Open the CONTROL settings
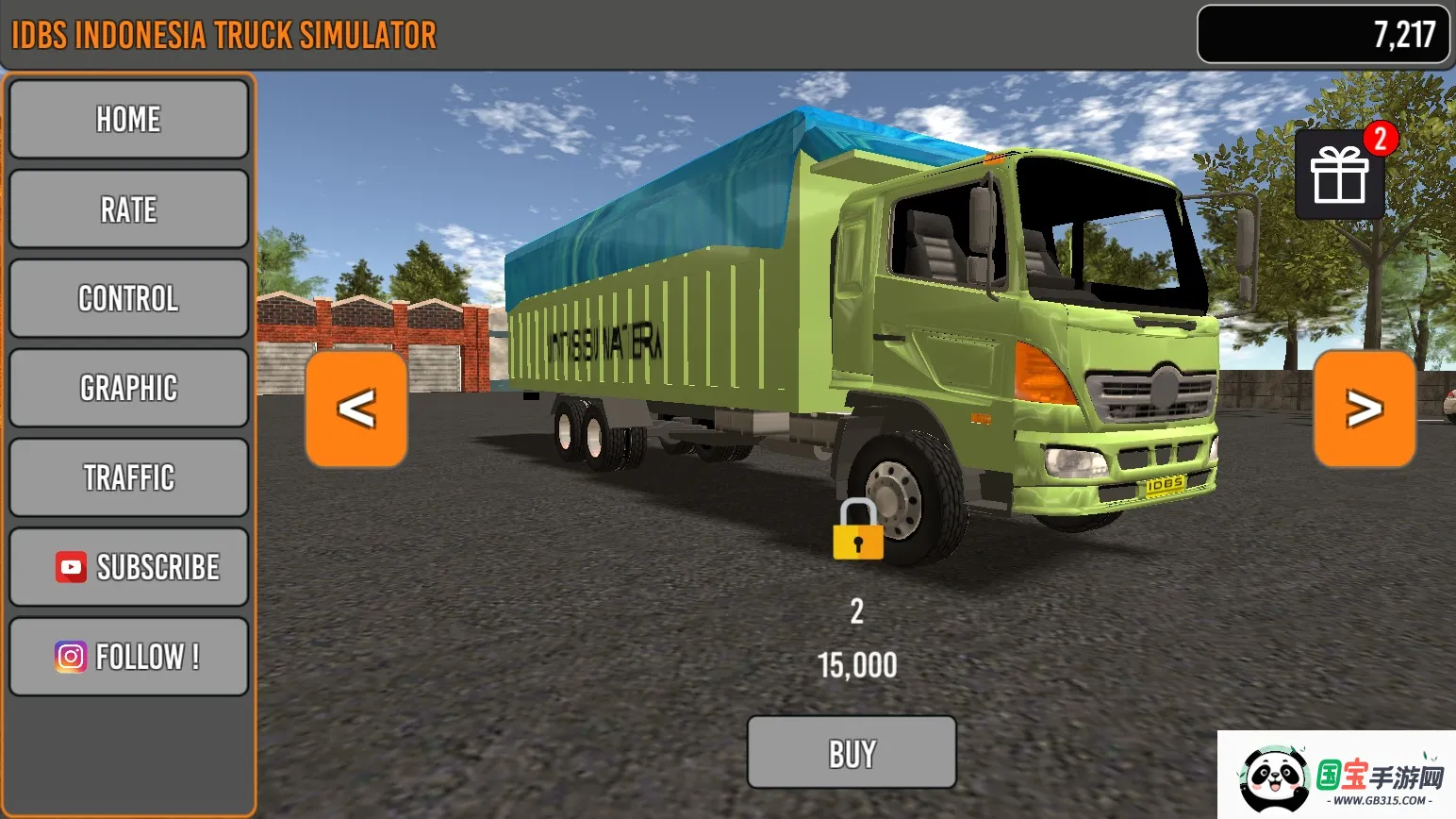The height and width of the screenshot is (819, 1456). pyautogui.click(x=128, y=299)
